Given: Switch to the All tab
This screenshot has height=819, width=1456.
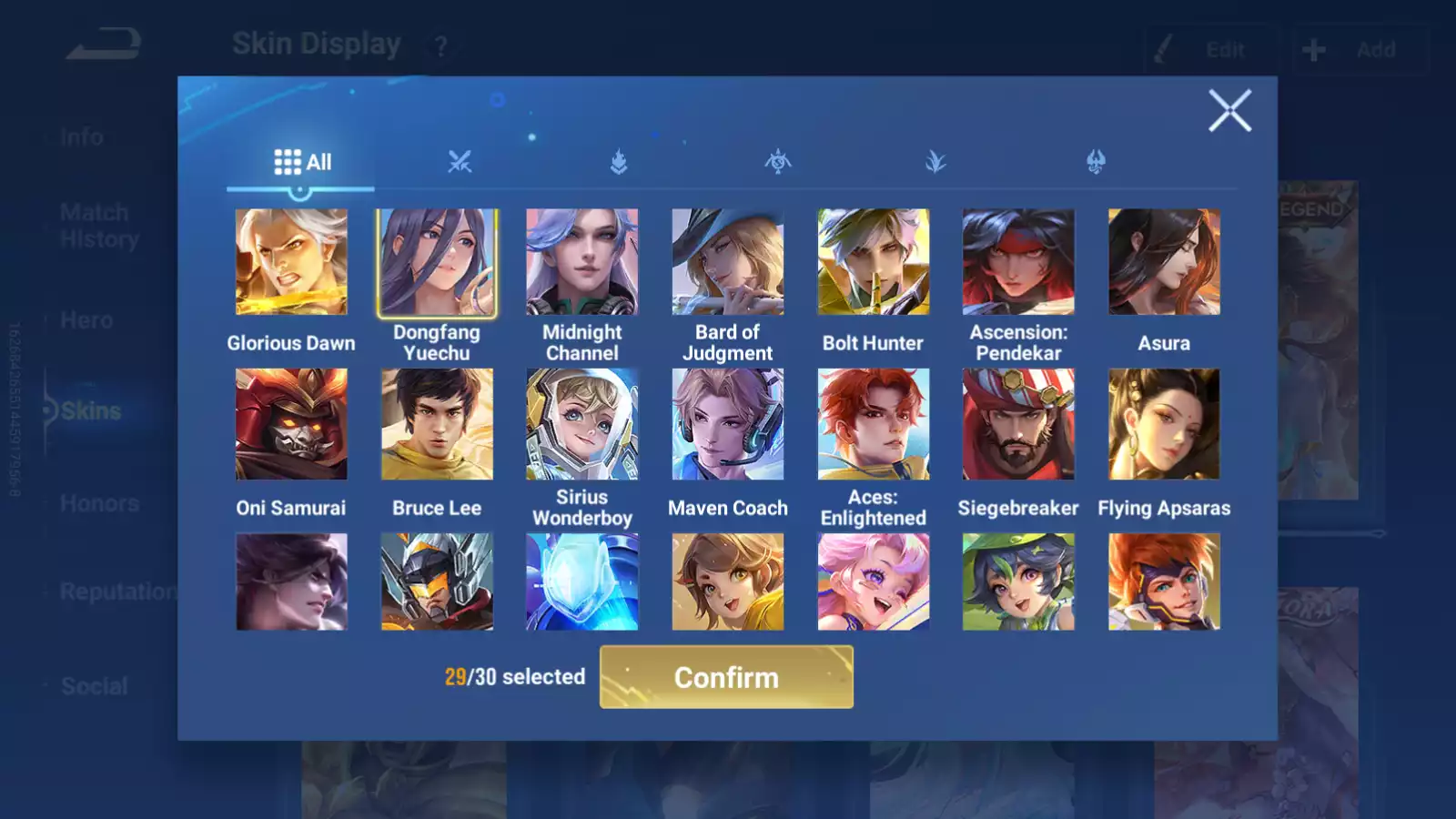Looking at the screenshot, I should 300,161.
